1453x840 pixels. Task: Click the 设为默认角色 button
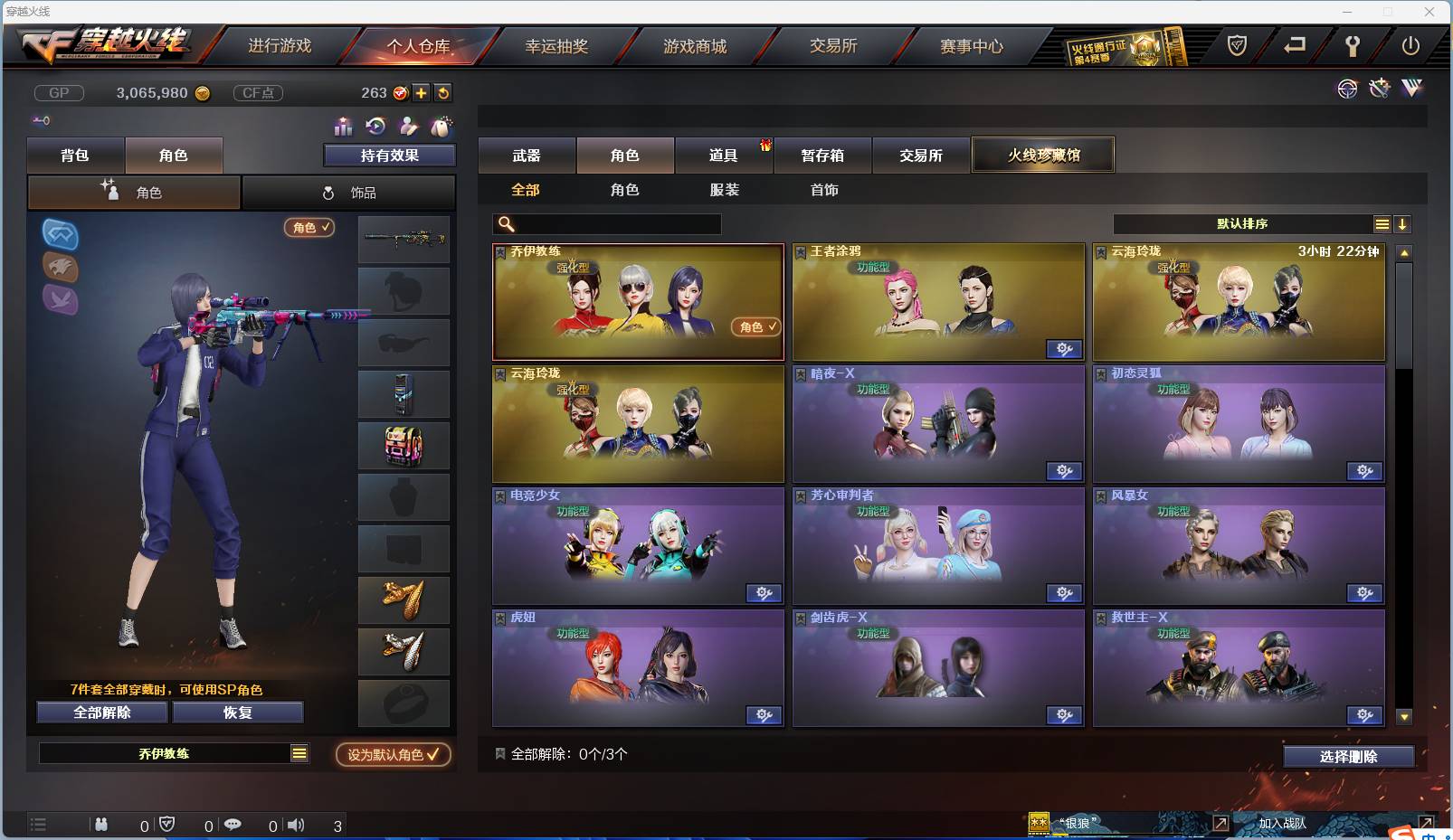[x=392, y=753]
